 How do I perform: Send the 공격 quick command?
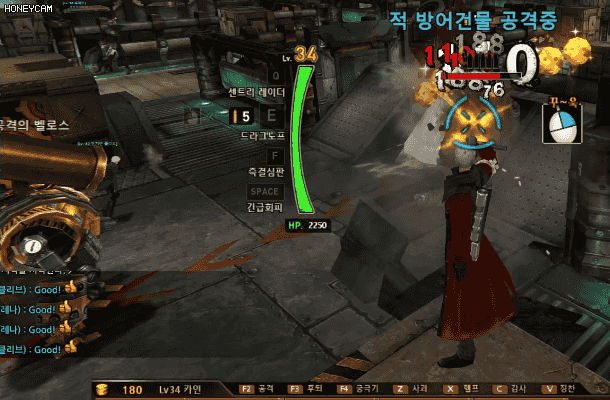(x=257, y=387)
